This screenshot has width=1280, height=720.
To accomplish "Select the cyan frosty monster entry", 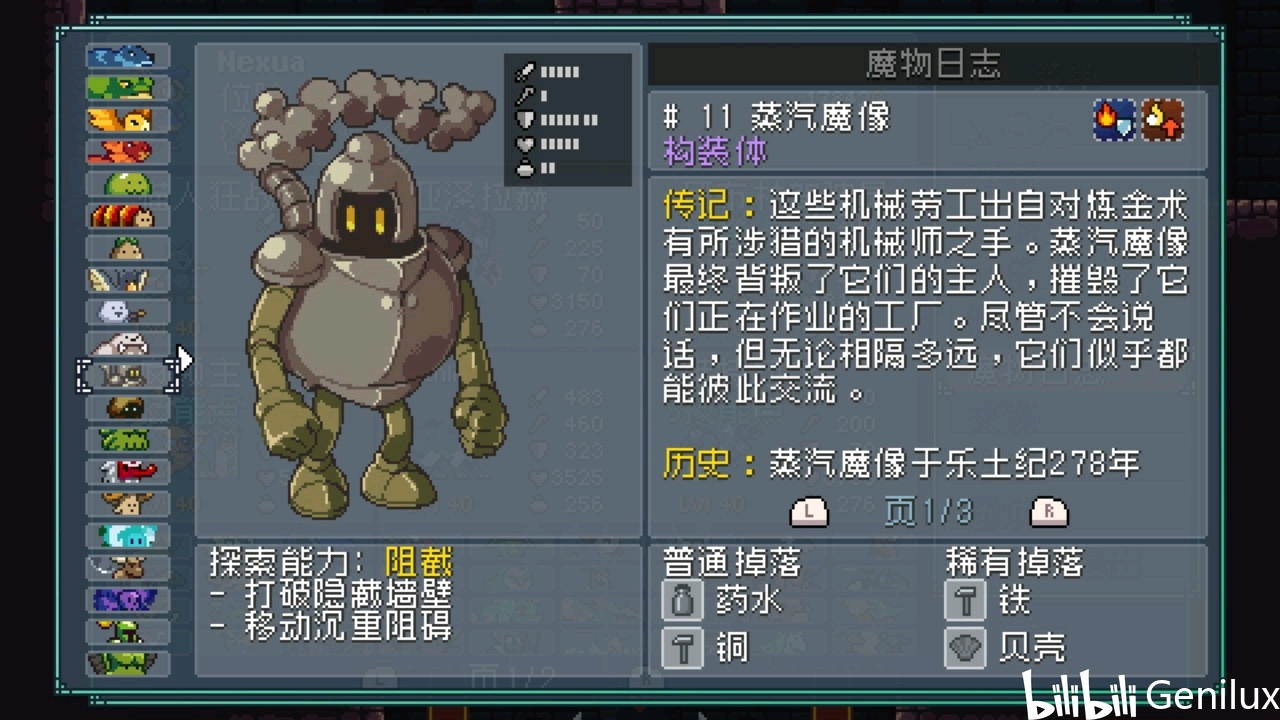I will (x=127, y=536).
